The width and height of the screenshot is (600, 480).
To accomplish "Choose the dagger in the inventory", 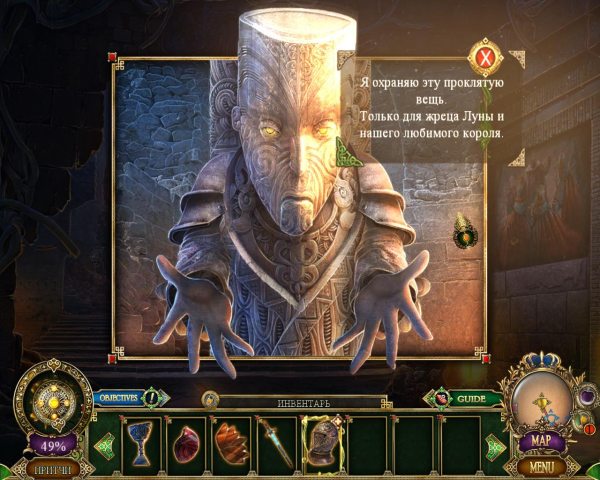I will (x=276, y=441).
